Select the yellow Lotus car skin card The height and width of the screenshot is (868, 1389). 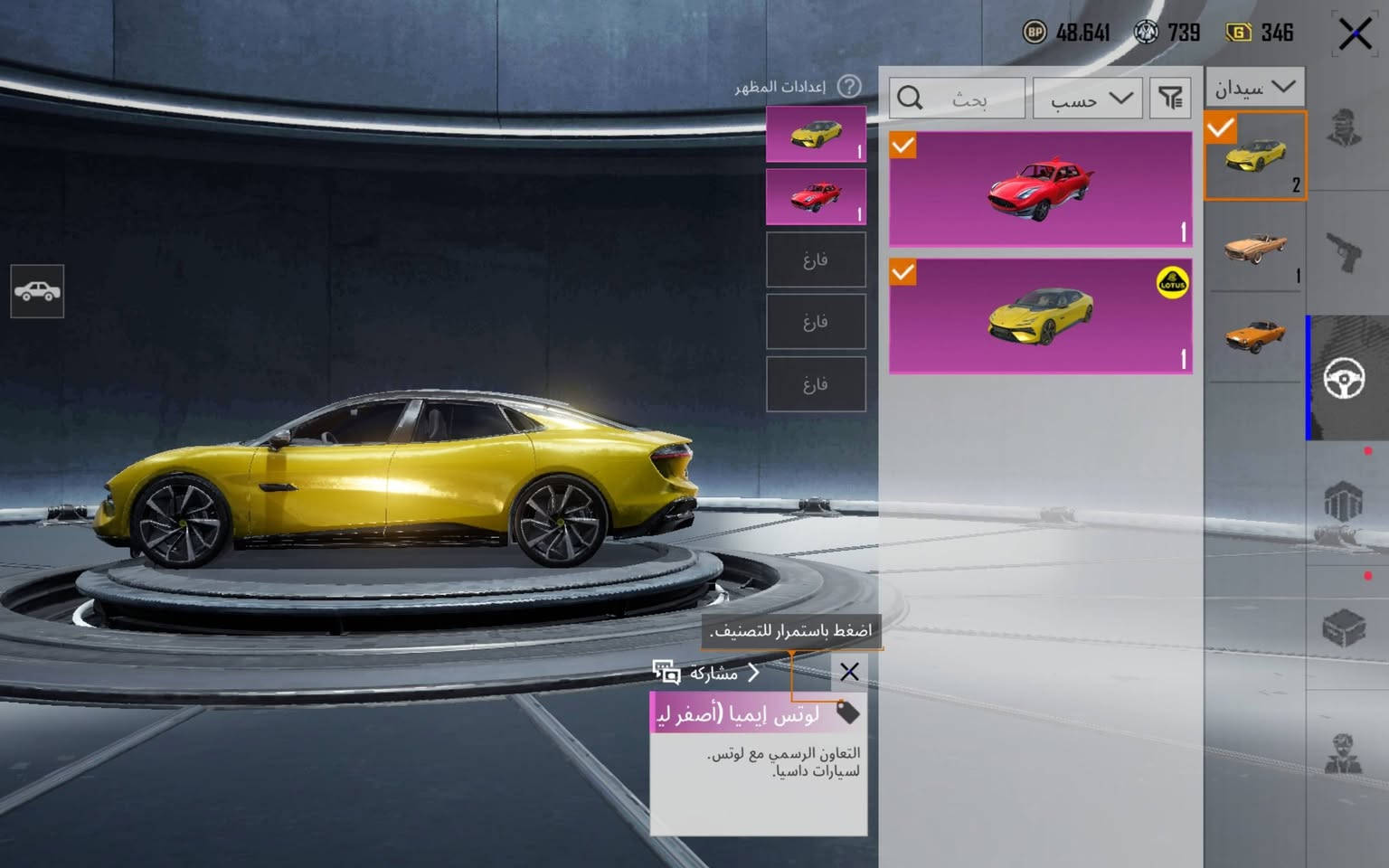click(x=1040, y=316)
